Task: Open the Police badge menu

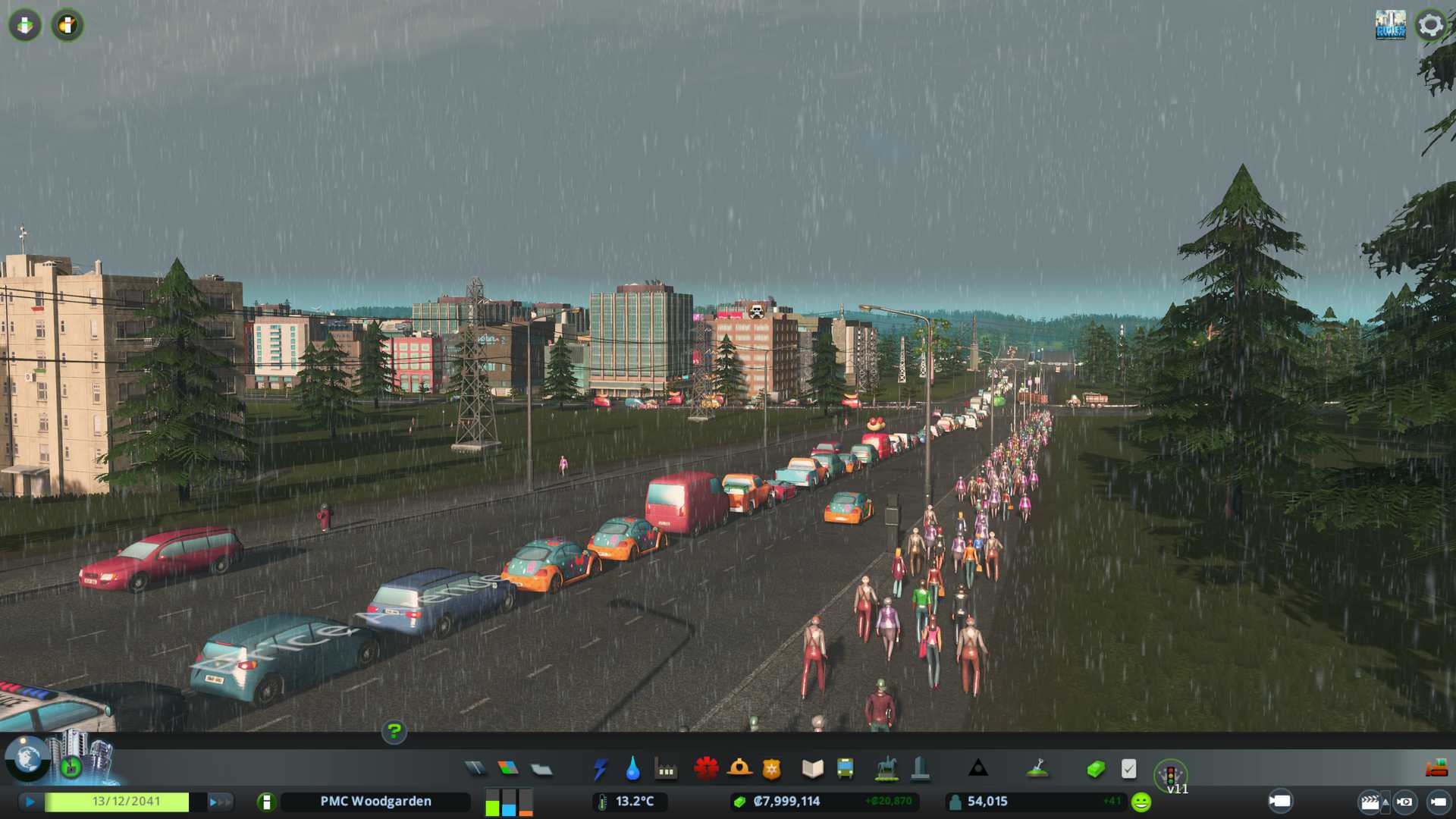Action: click(x=771, y=769)
